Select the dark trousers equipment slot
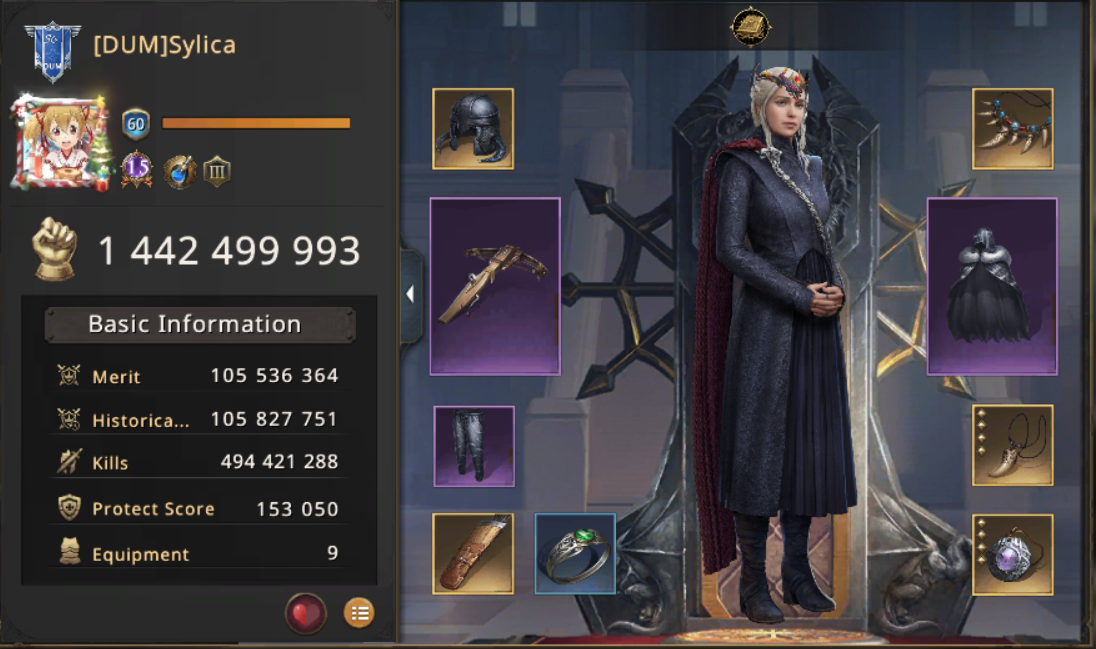This screenshot has width=1096, height=649. click(x=474, y=446)
